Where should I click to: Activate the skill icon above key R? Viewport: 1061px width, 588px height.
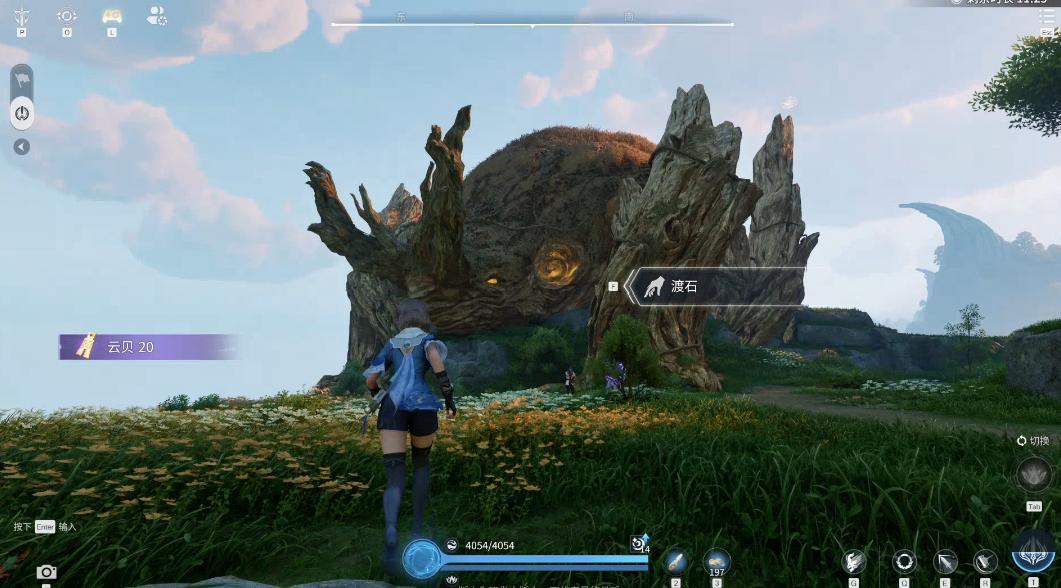(x=985, y=562)
